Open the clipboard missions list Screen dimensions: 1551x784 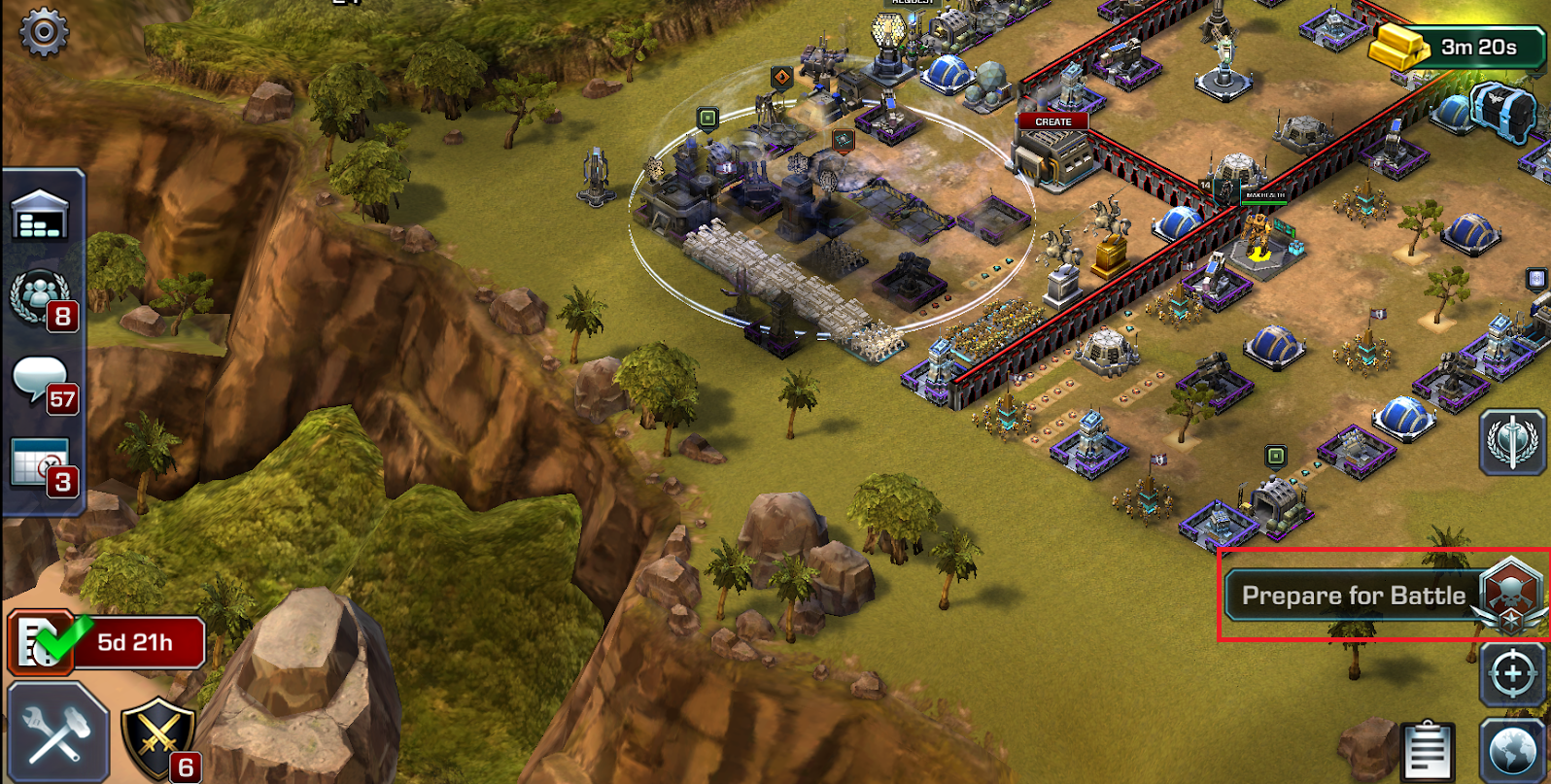point(1429,750)
